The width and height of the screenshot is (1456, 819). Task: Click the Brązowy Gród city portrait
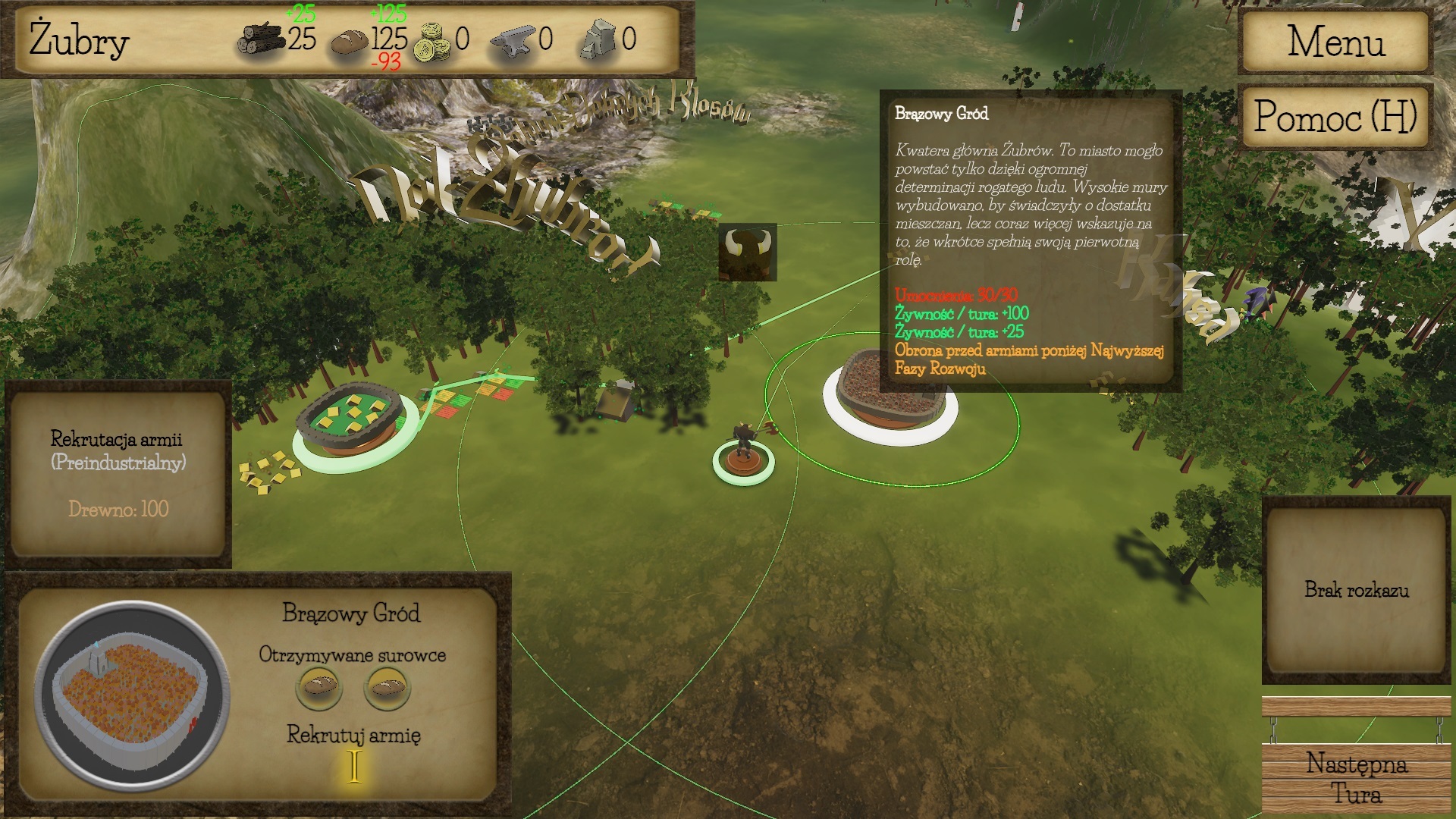132,695
